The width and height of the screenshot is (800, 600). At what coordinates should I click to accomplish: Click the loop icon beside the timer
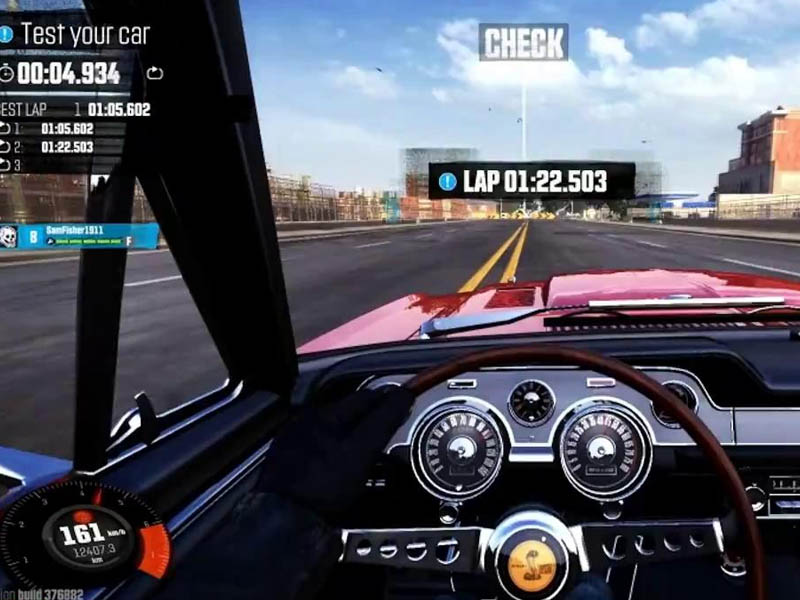(154, 73)
